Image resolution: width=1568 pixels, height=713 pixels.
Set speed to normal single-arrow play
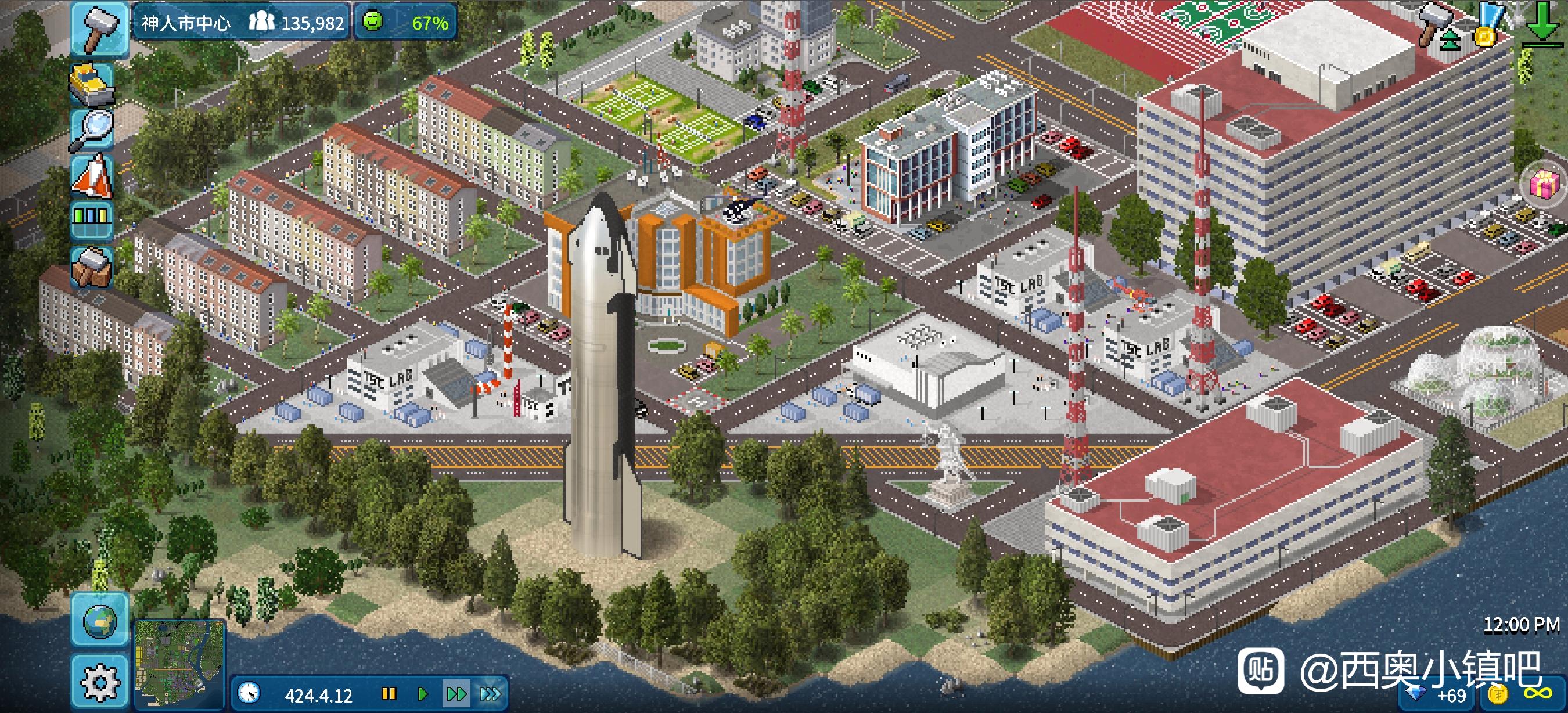pyautogui.click(x=422, y=693)
